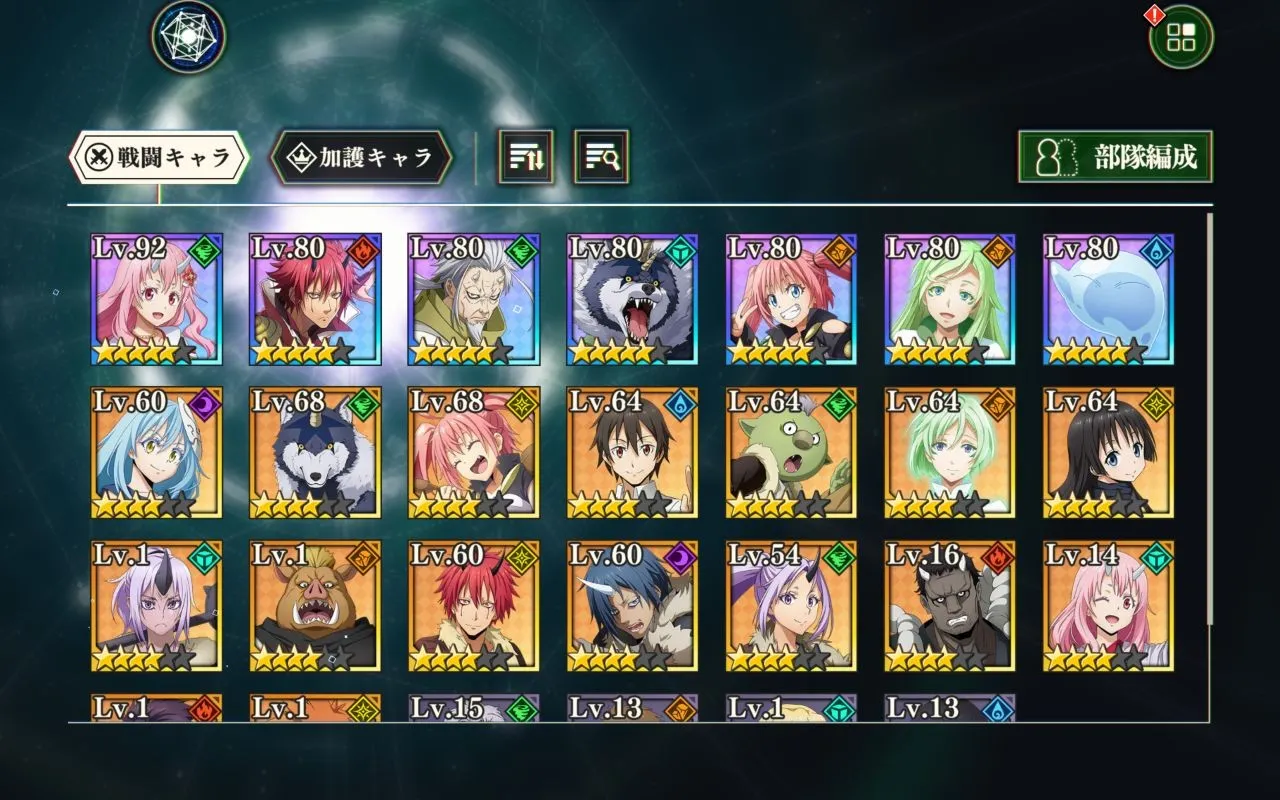Select the Lv.80 blue slime character
The height and width of the screenshot is (800, 1280).
pos(1108,299)
